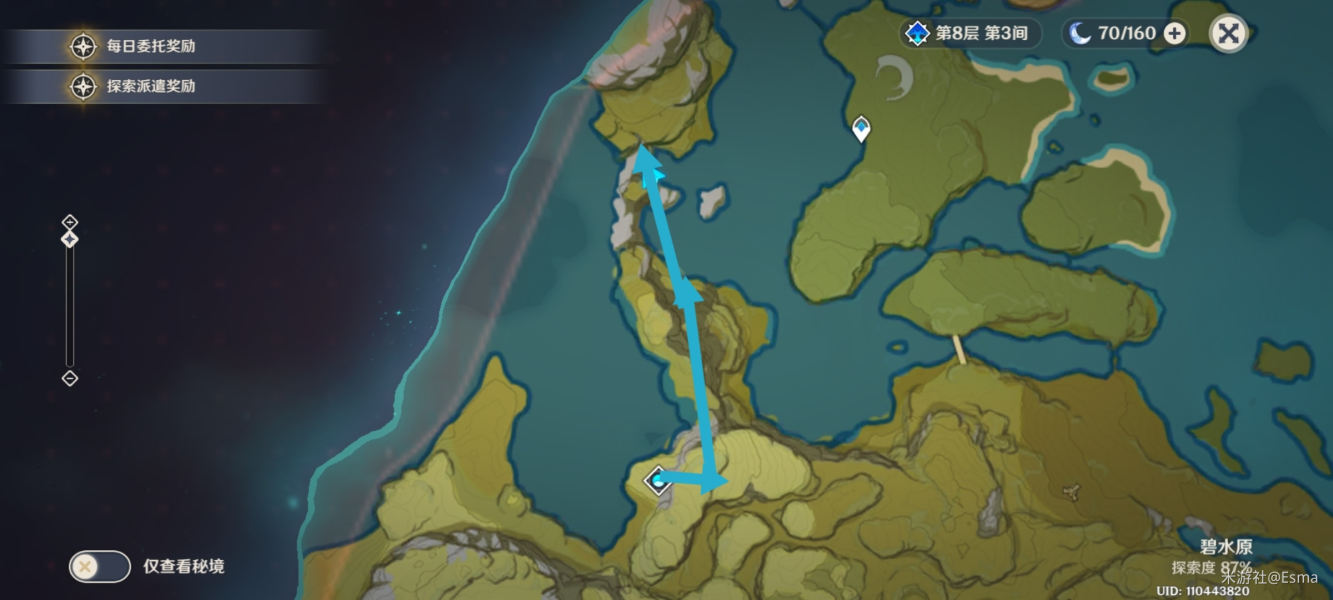Open the Spiral Abyss 第8层 第3间 indicator
The image size is (1333, 600).
tap(968, 34)
